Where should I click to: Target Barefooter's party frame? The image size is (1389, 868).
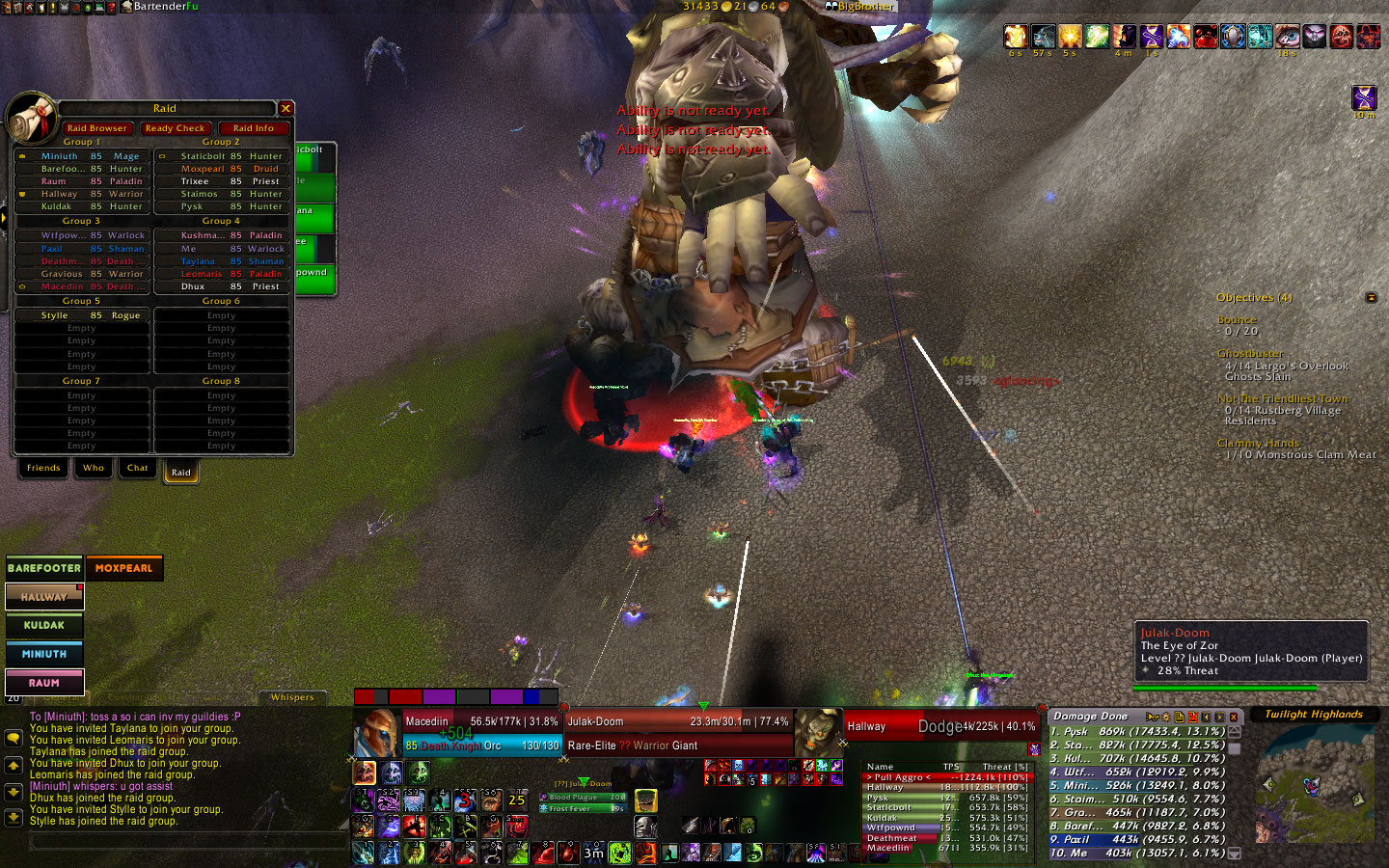44,568
